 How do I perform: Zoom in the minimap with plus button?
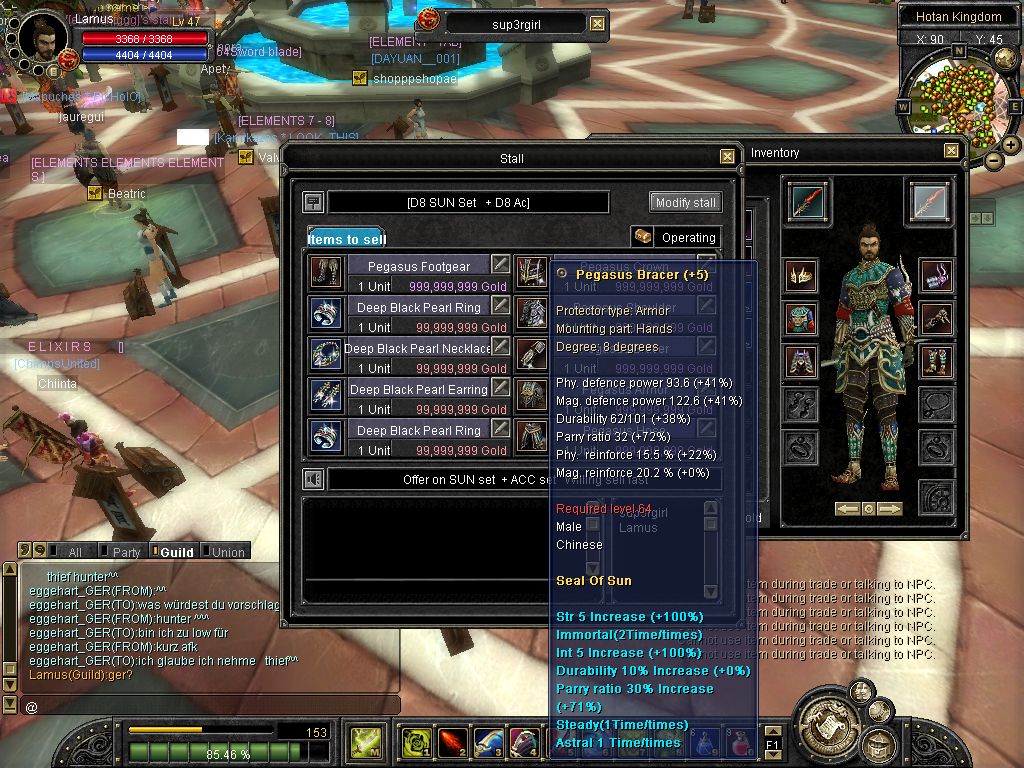click(1011, 145)
